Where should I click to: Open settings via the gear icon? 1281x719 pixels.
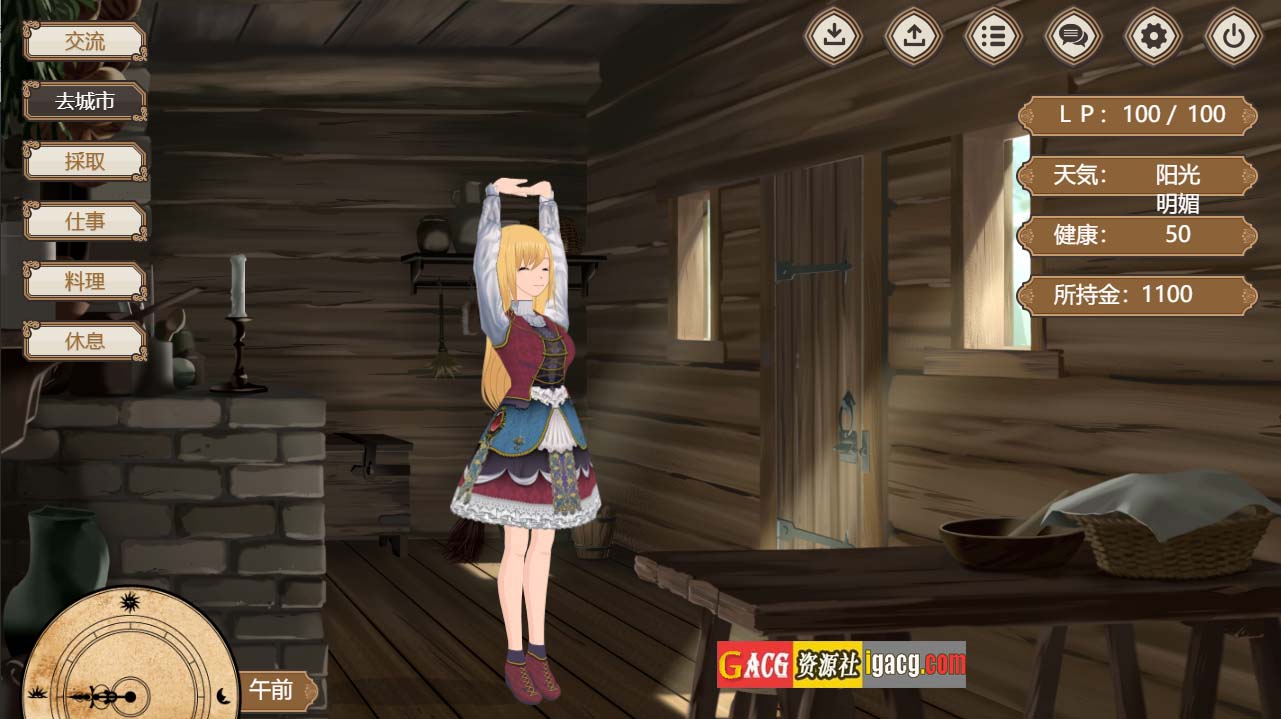pos(1154,37)
